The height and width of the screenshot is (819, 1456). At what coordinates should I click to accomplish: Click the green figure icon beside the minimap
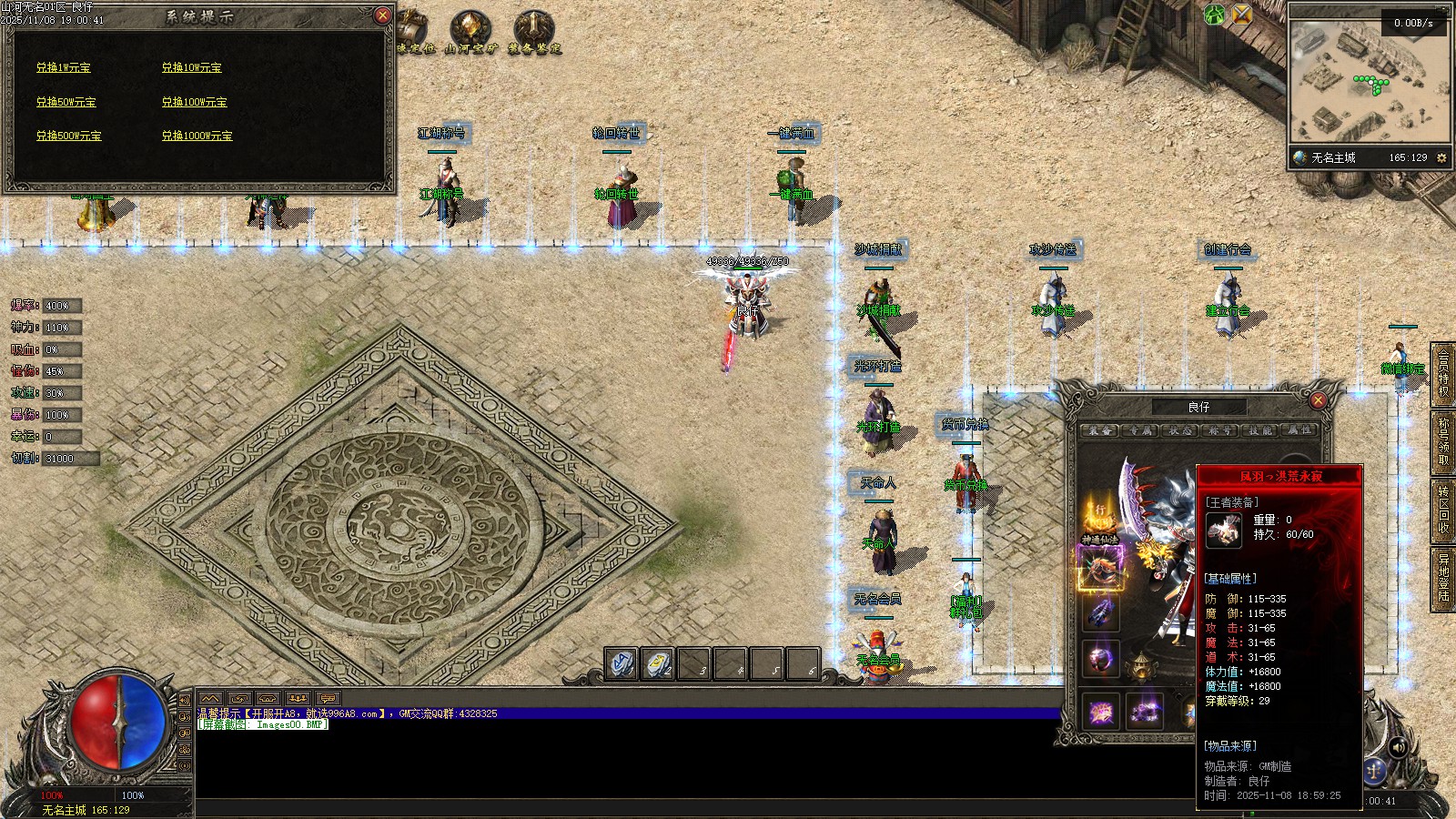(x=1215, y=14)
